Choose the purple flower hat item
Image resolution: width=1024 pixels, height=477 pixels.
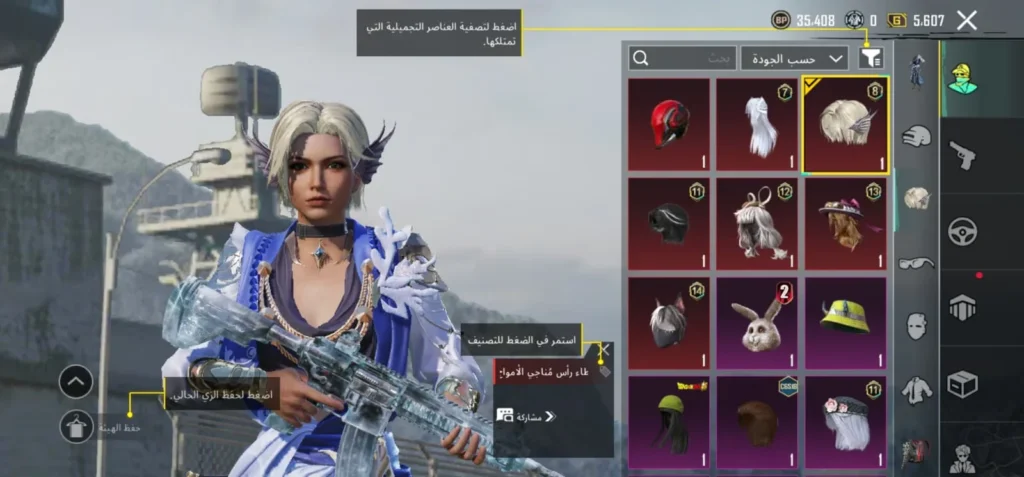coord(845,224)
